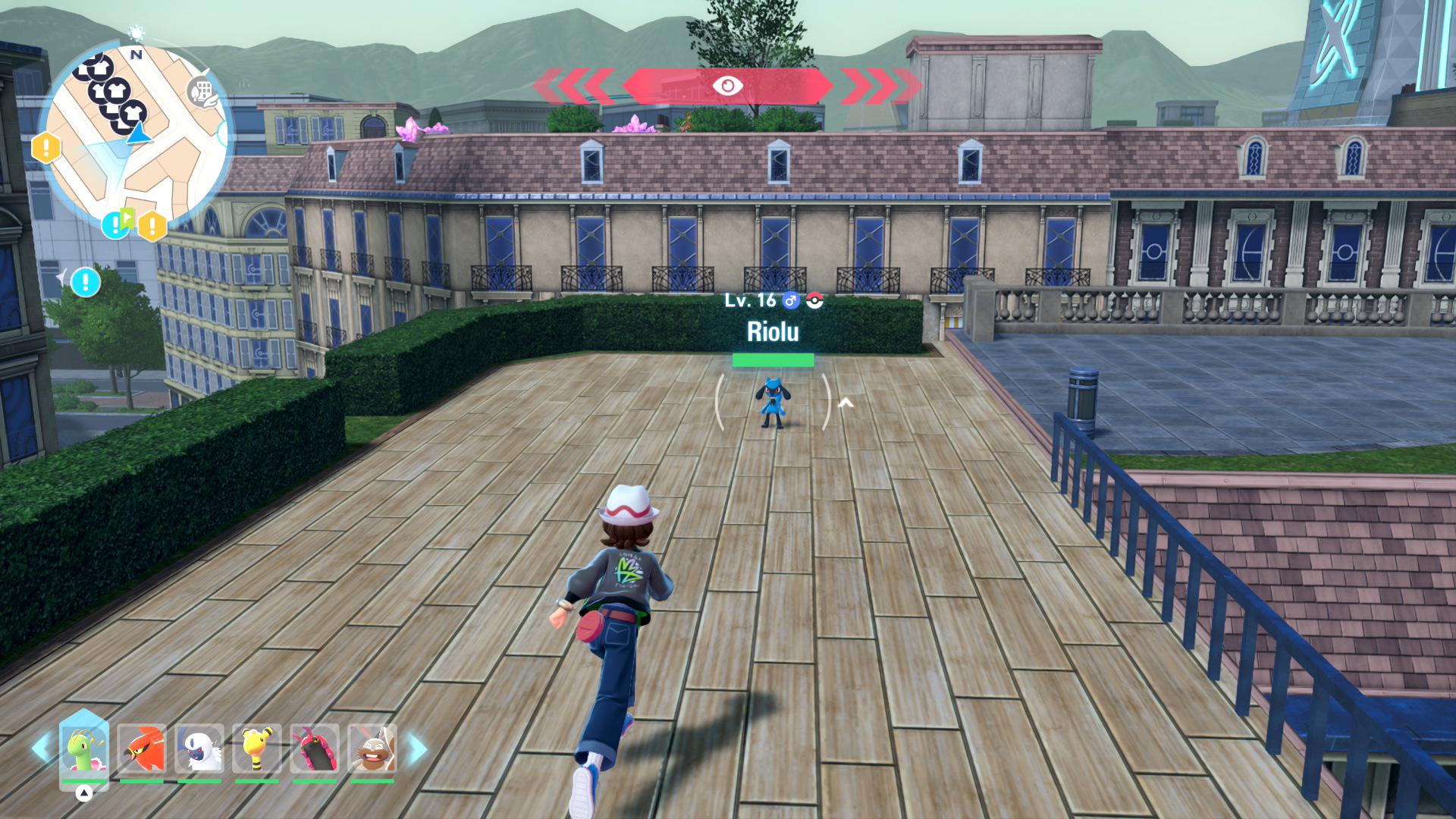Choose Absol from the party lineup
Image resolution: width=1456 pixels, height=819 pixels.
click(199, 748)
